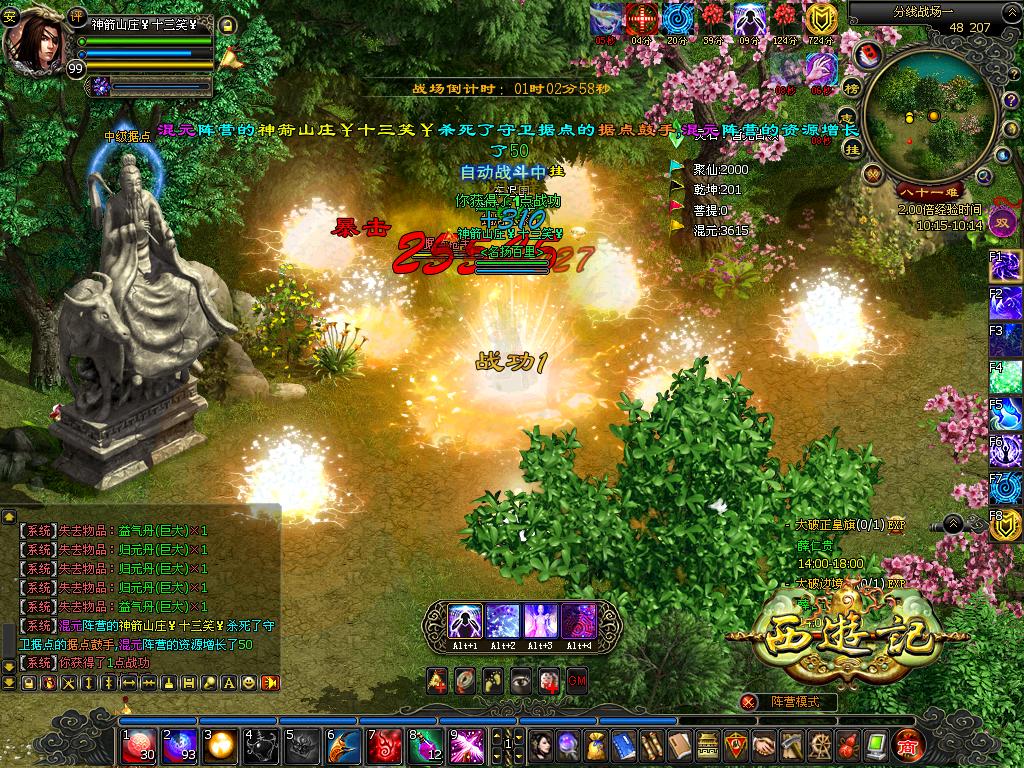The image size is (1024, 768).
Task: Use the blue potion in hotbar slot 2
Action: pyautogui.click(x=179, y=746)
